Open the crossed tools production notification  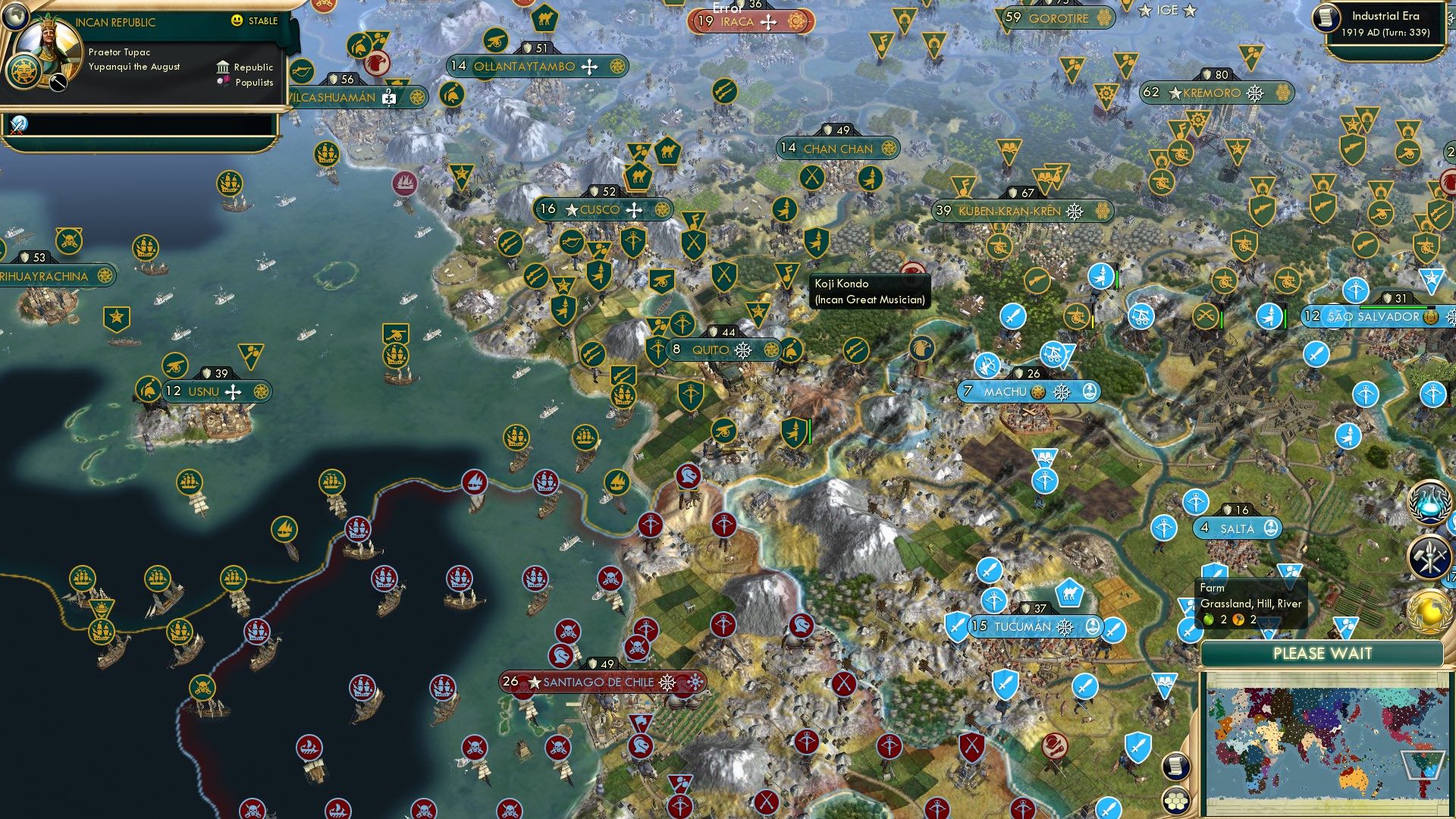pos(1429,557)
